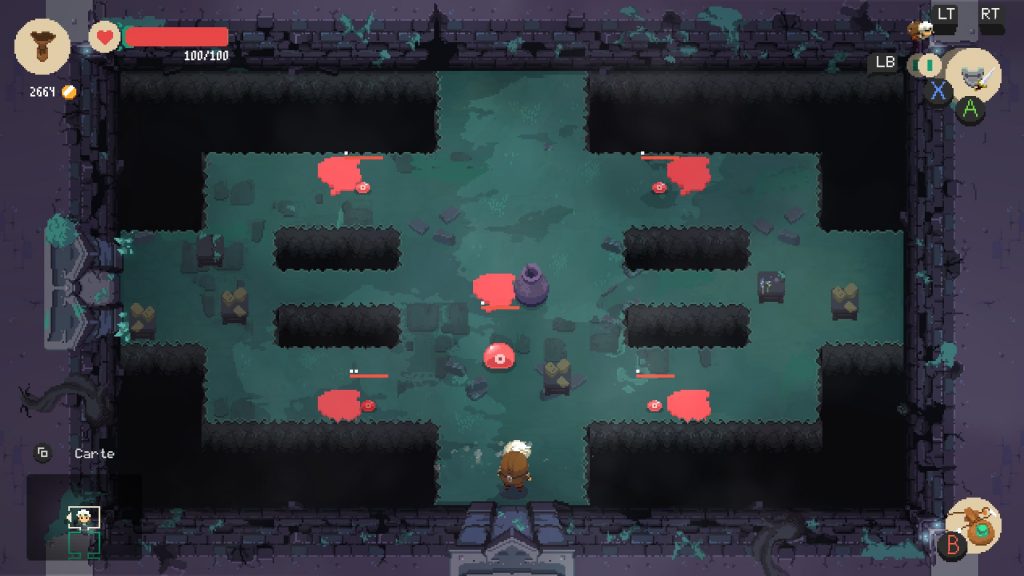Use the merchant pendant pouch
Viewport: 1024px width, 576px height.
coord(972,525)
